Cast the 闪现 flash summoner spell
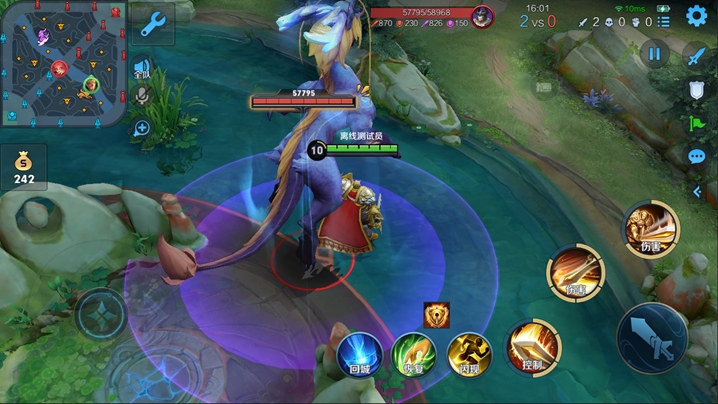This screenshot has width=718, height=404. point(468,354)
